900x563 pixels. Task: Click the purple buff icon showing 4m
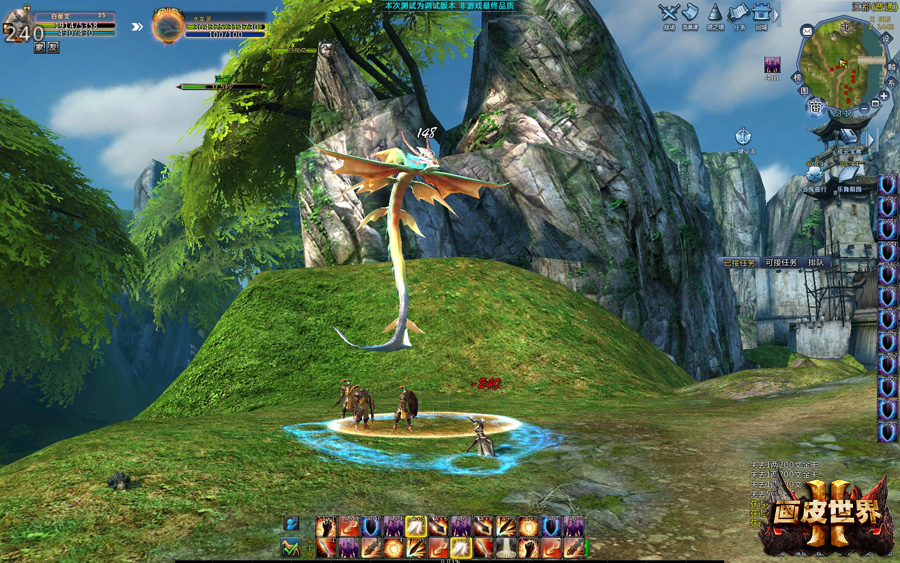pyautogui.click(x=772, y=66)
